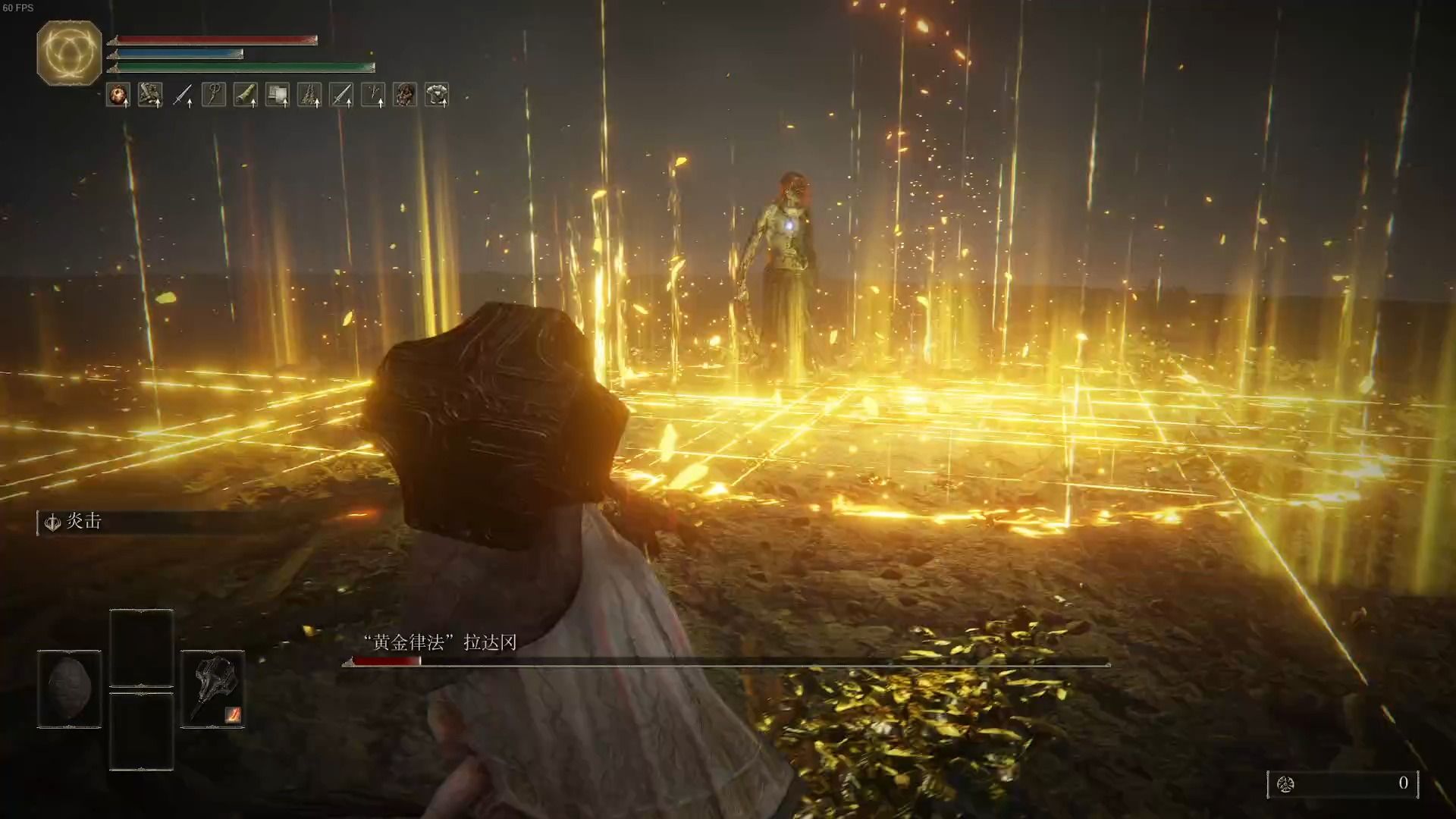Select the glowing golden rune emblem
Image resolution: width=1456 pixels, height=819 pixels.
point(69,53)
